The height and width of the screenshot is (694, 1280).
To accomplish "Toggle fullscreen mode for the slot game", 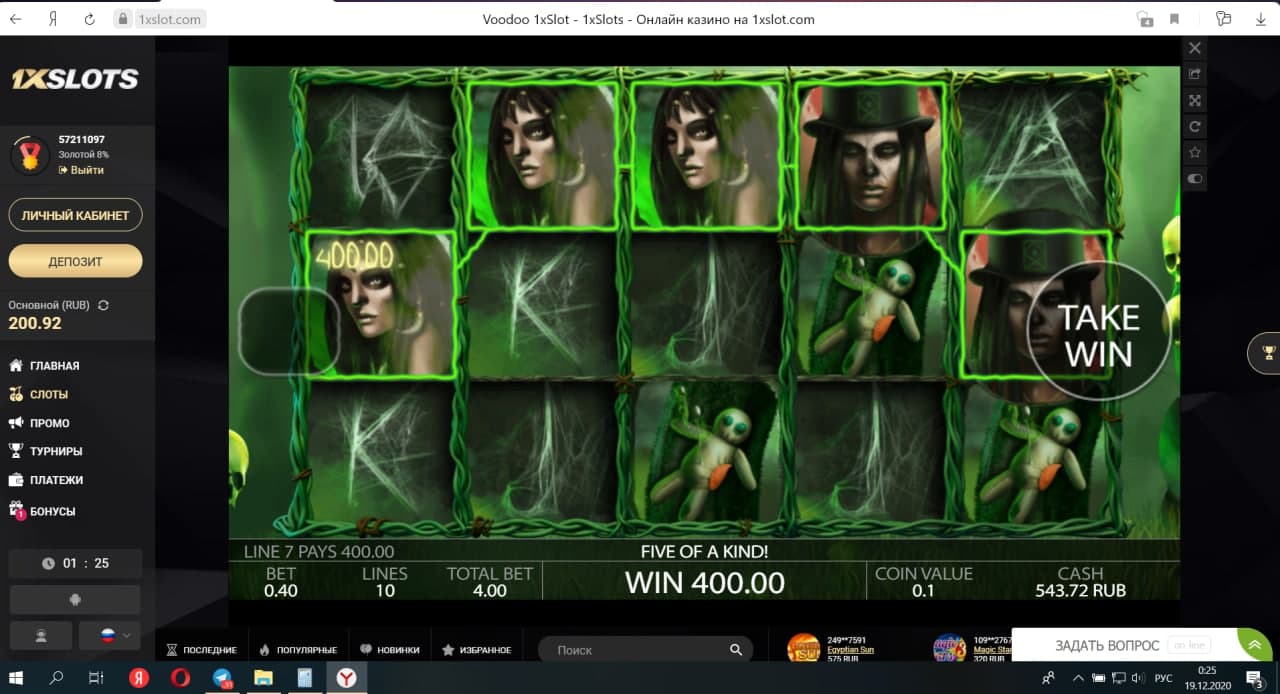I will coord(1195,100).
